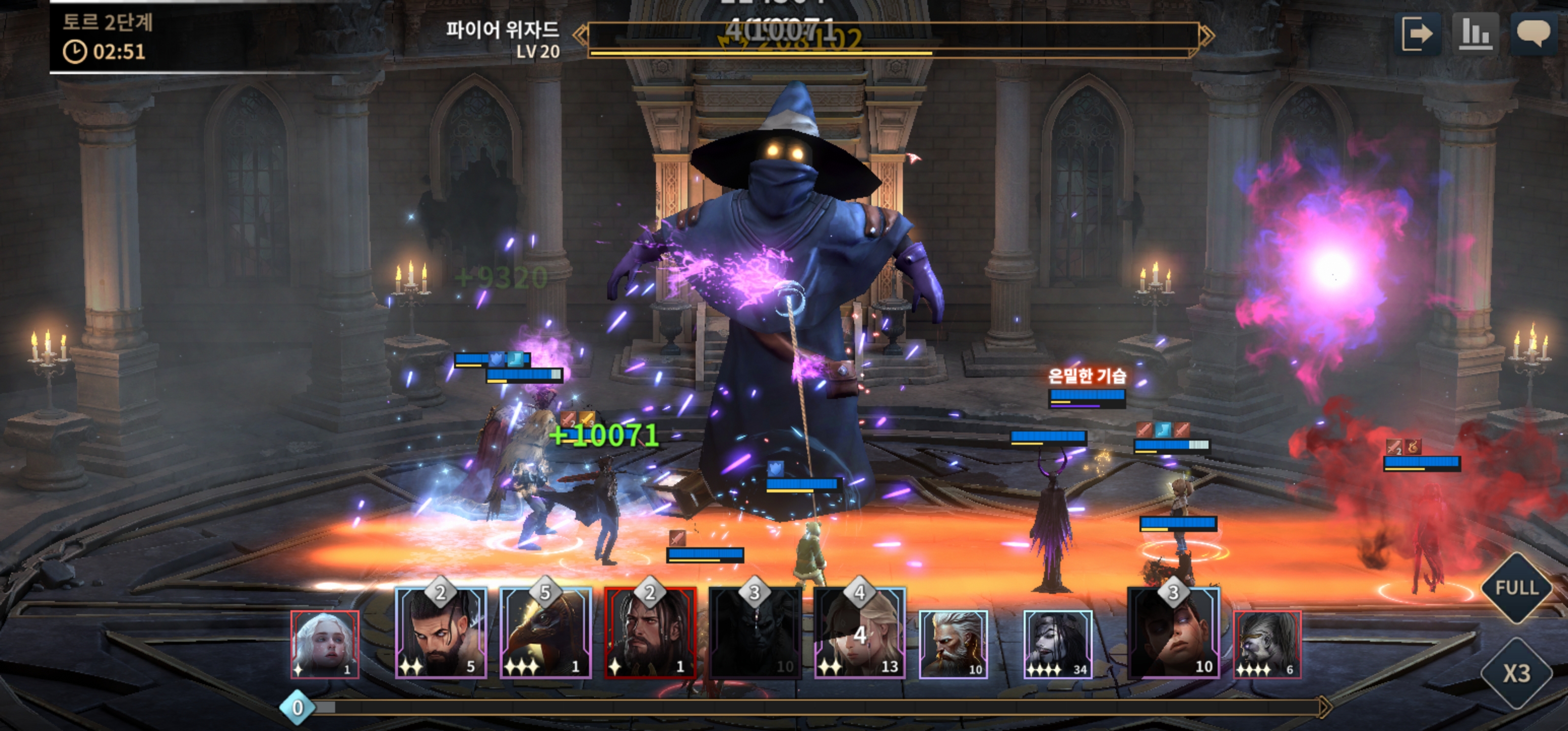Select the red-framed long-haired bearded man card
Screen dimensions: 1568x731
[650, 633]
